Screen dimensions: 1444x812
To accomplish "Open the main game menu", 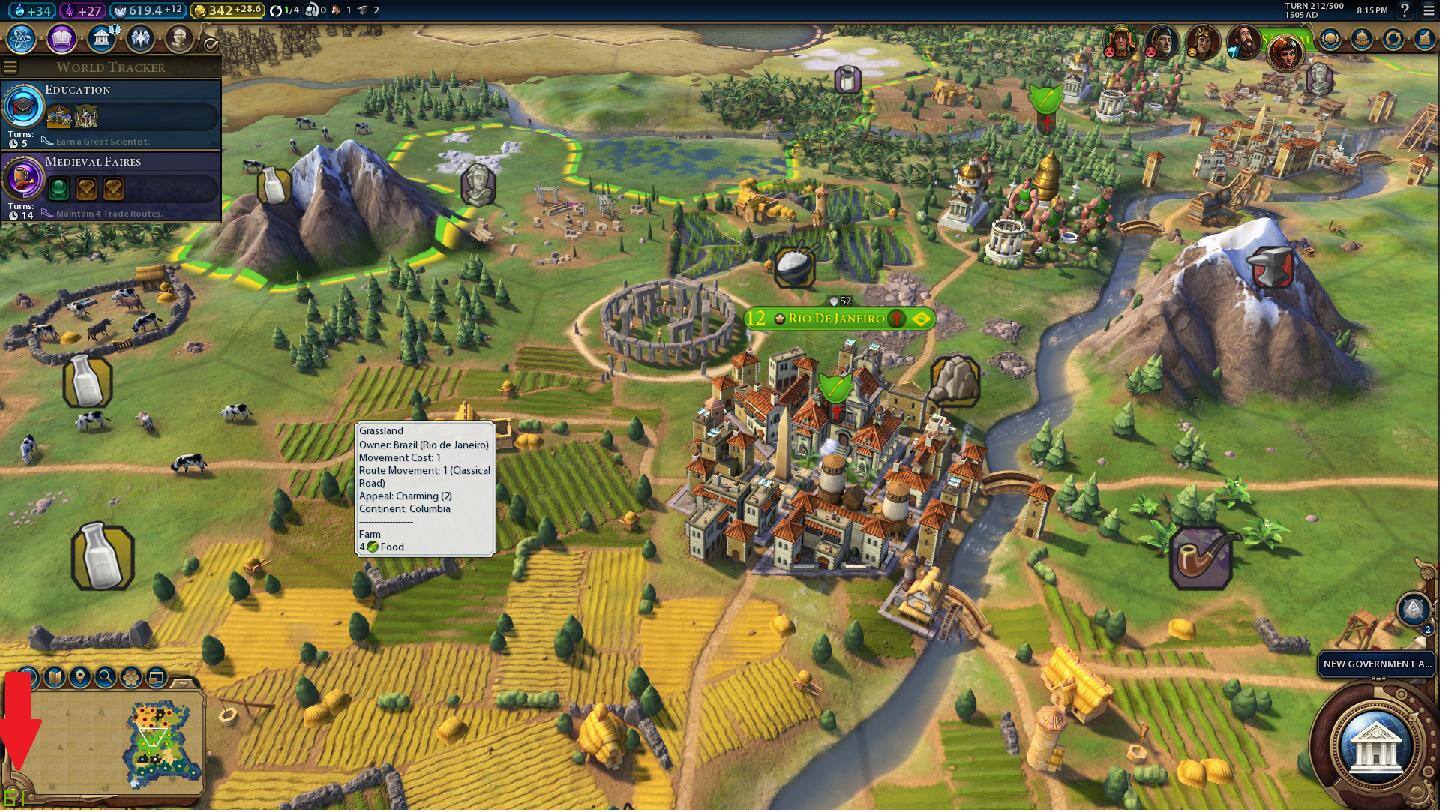I will (1429, 10).
